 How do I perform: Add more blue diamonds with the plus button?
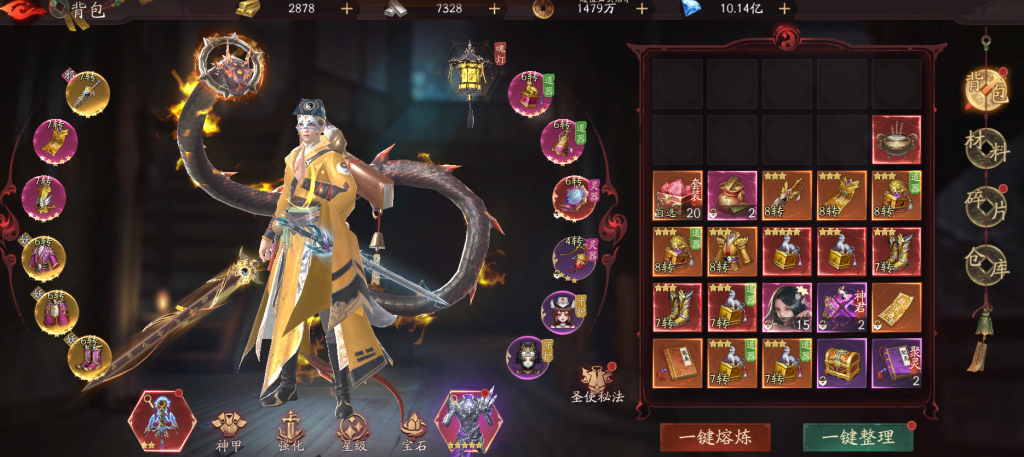tap(784, 9)
